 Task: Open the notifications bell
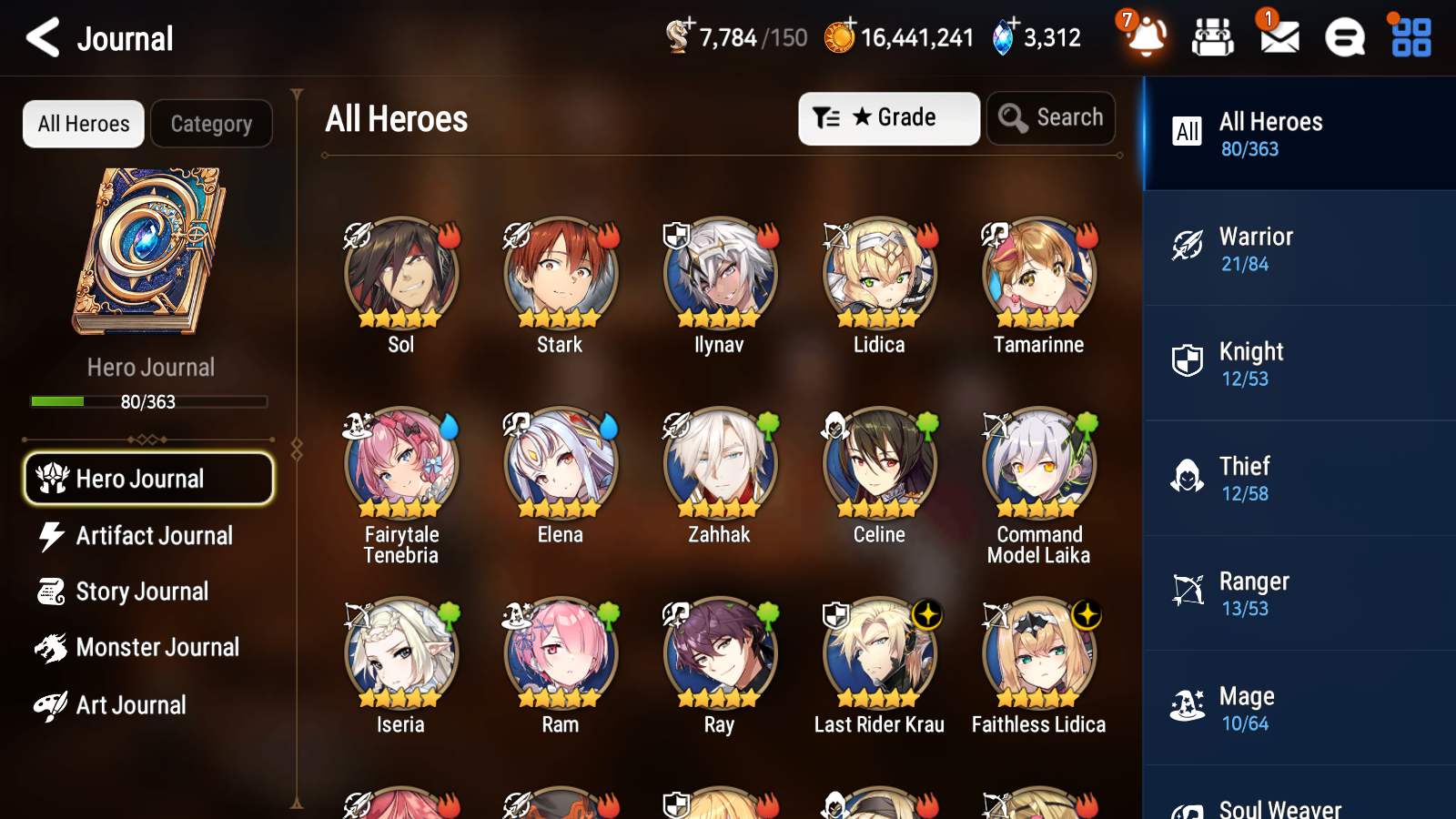click(x=1146, y=38)
